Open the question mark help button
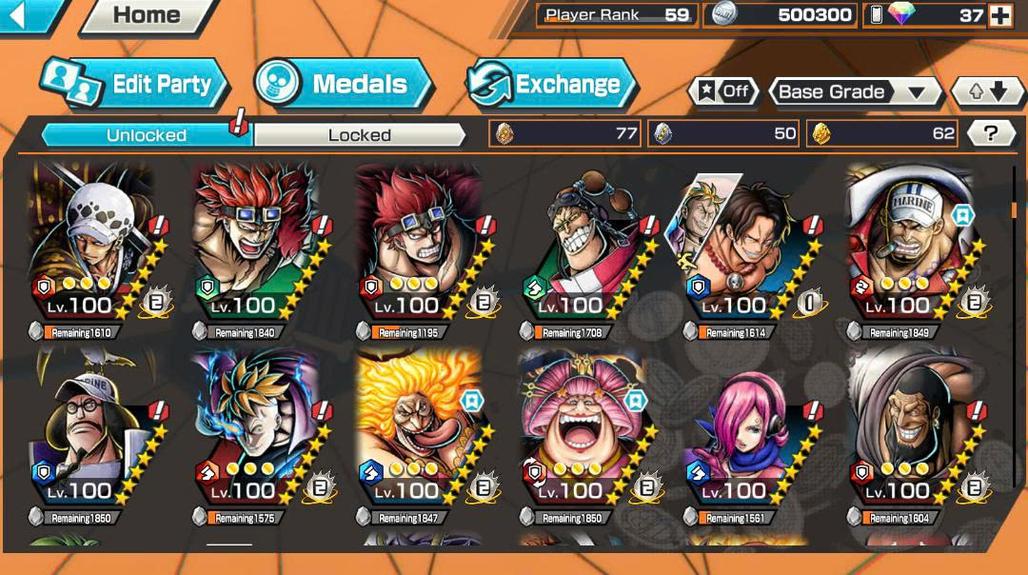 [991, 133]
